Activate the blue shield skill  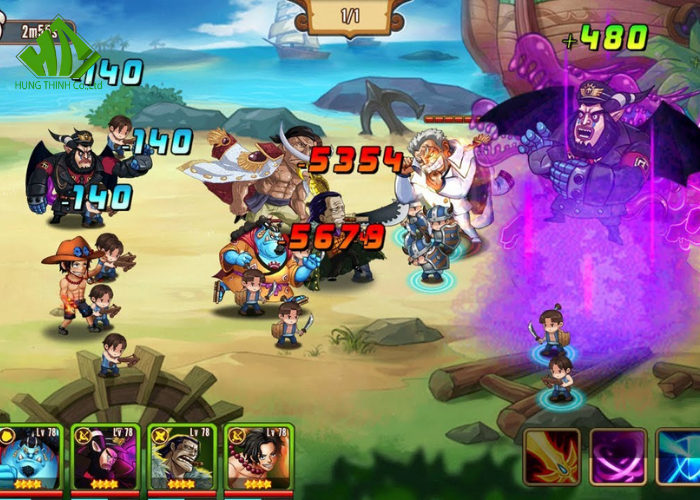coord(680,458)
